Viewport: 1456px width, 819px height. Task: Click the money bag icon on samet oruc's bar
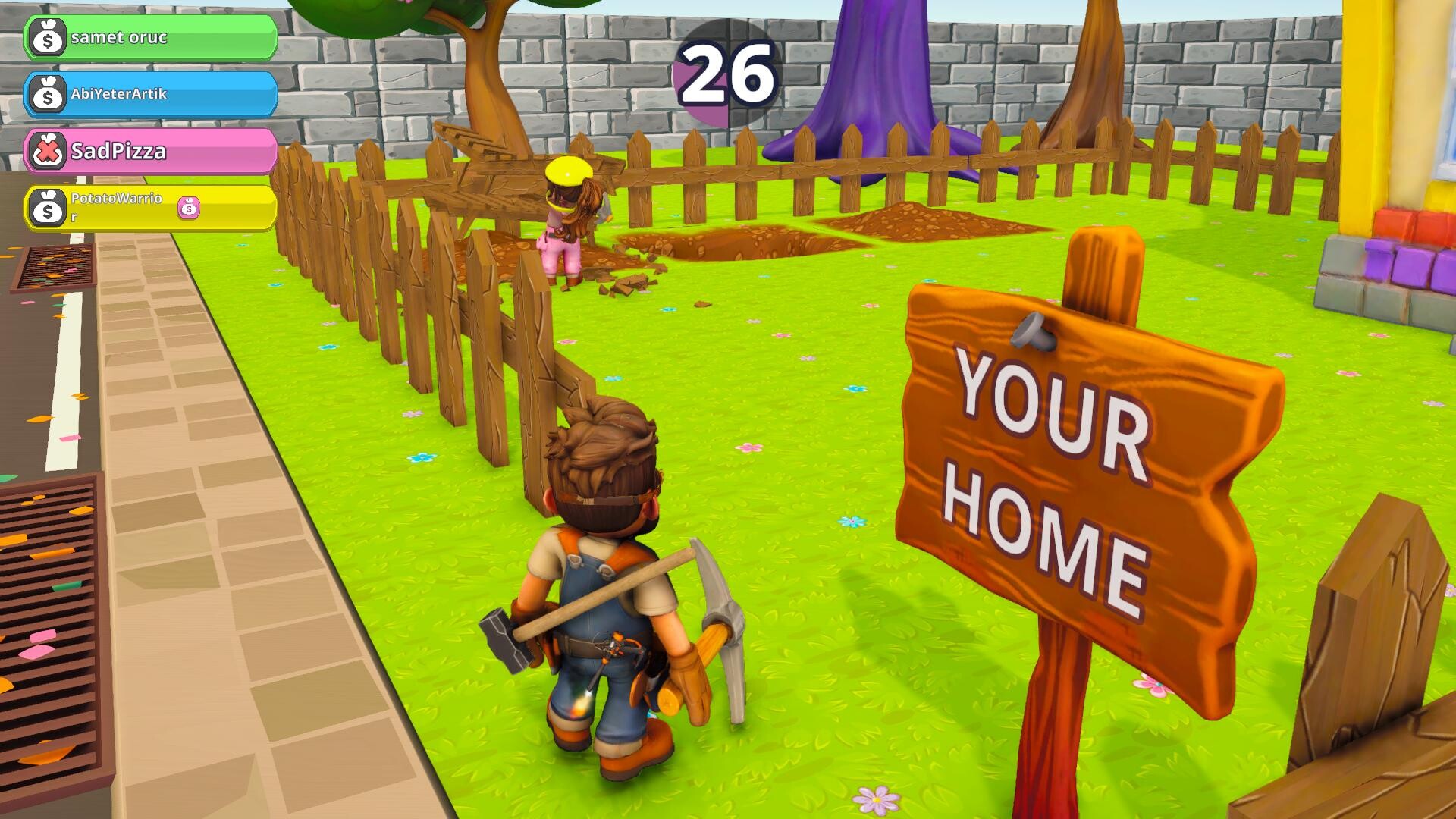click(47, 36)
